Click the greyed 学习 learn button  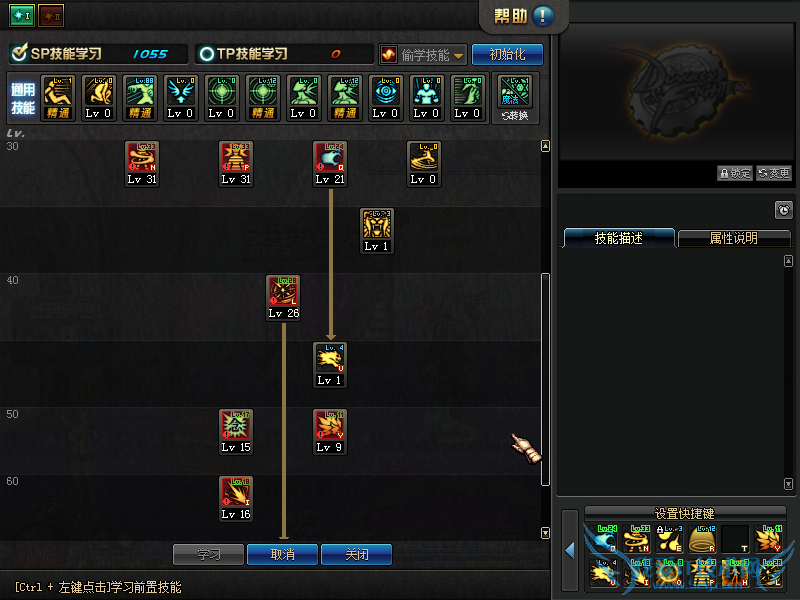(x=208, y=554)
